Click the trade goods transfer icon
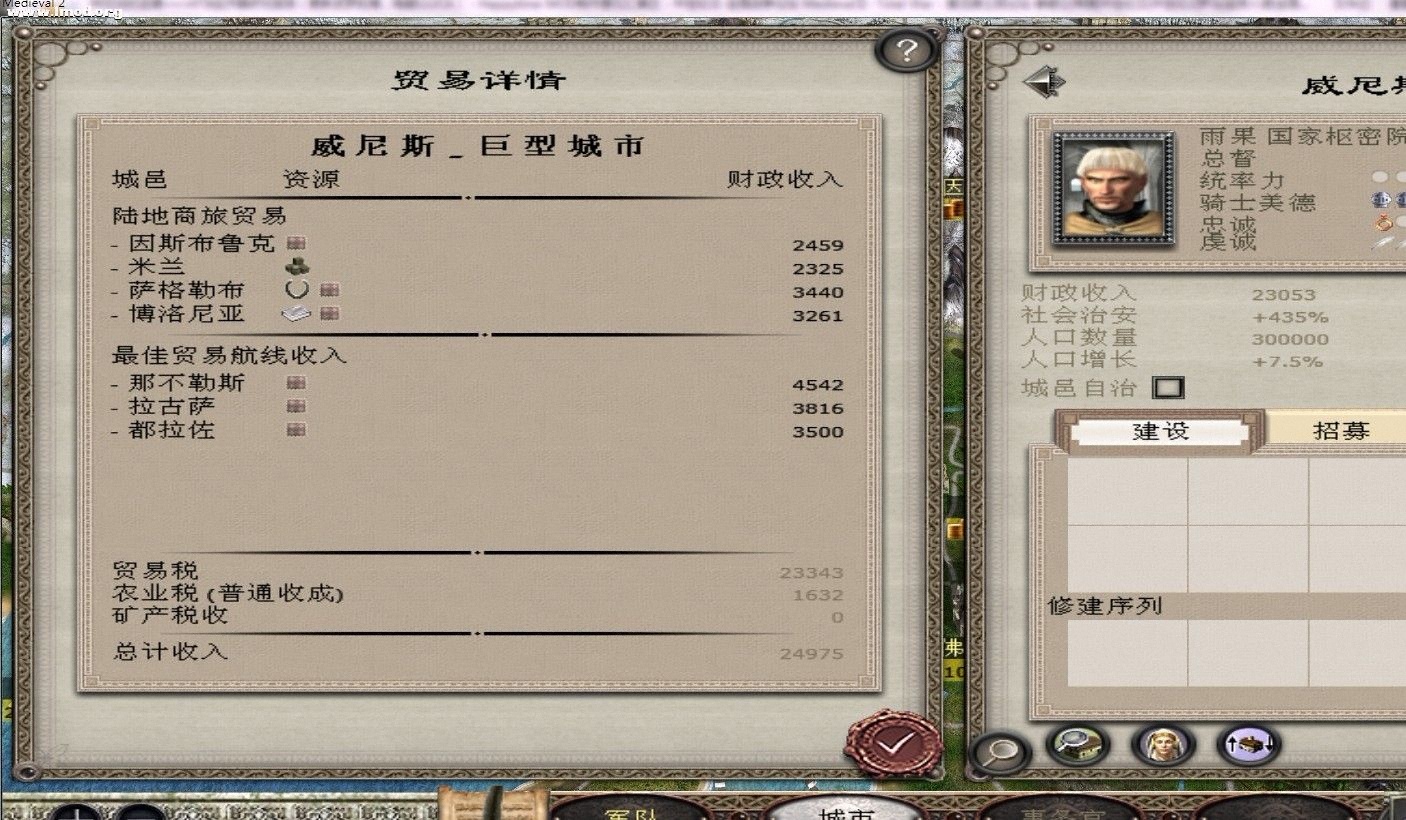 [1249, 745]
